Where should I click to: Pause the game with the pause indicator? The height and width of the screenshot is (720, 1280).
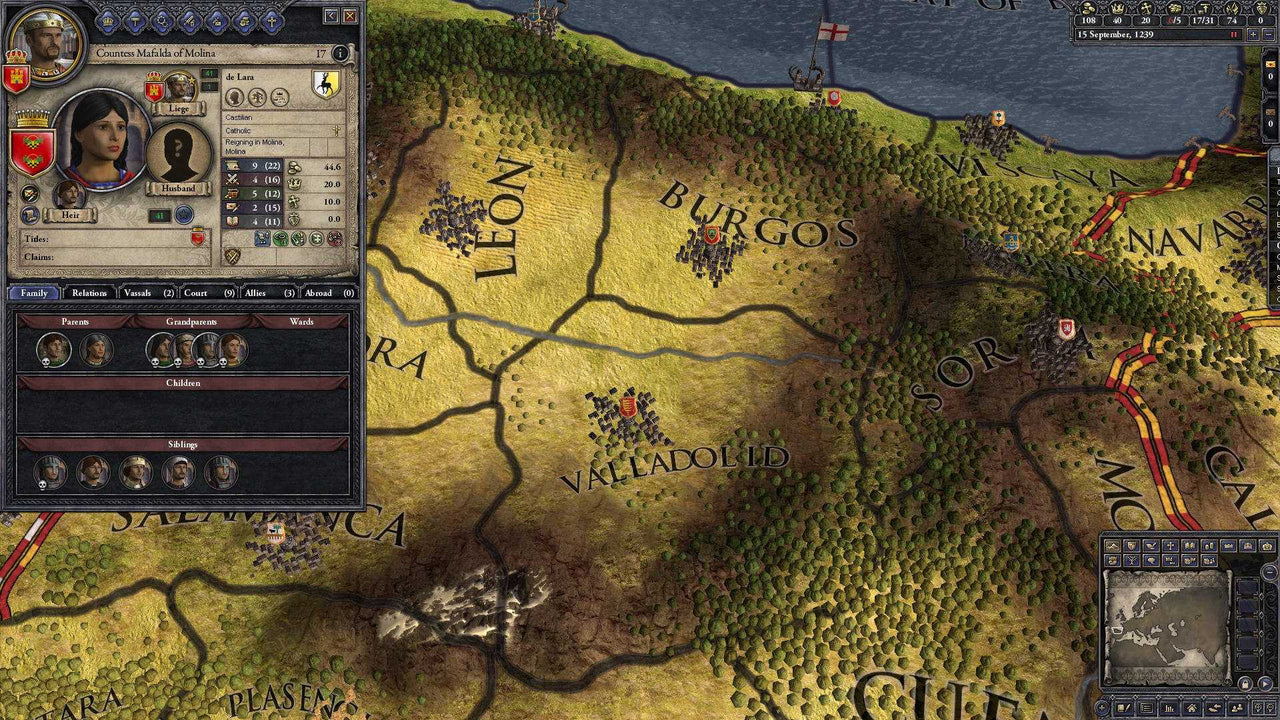pos(1234,34)
